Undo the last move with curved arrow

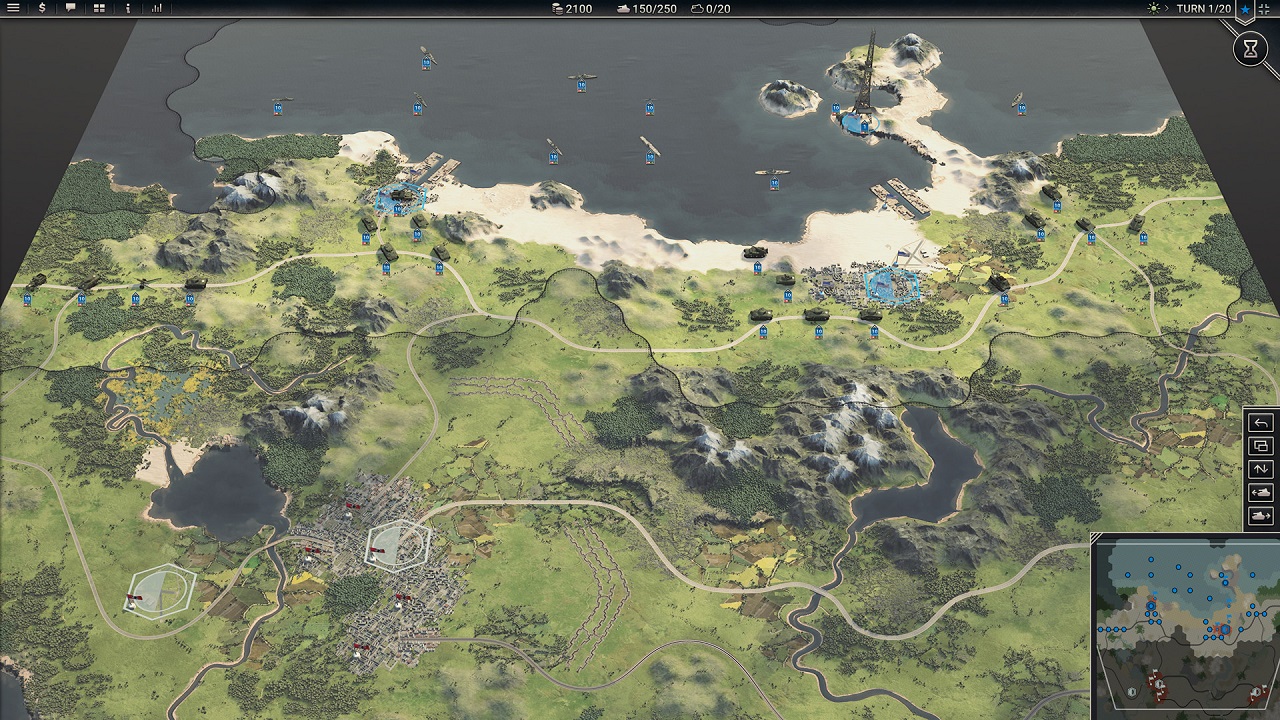click(x=1261, y=422)
